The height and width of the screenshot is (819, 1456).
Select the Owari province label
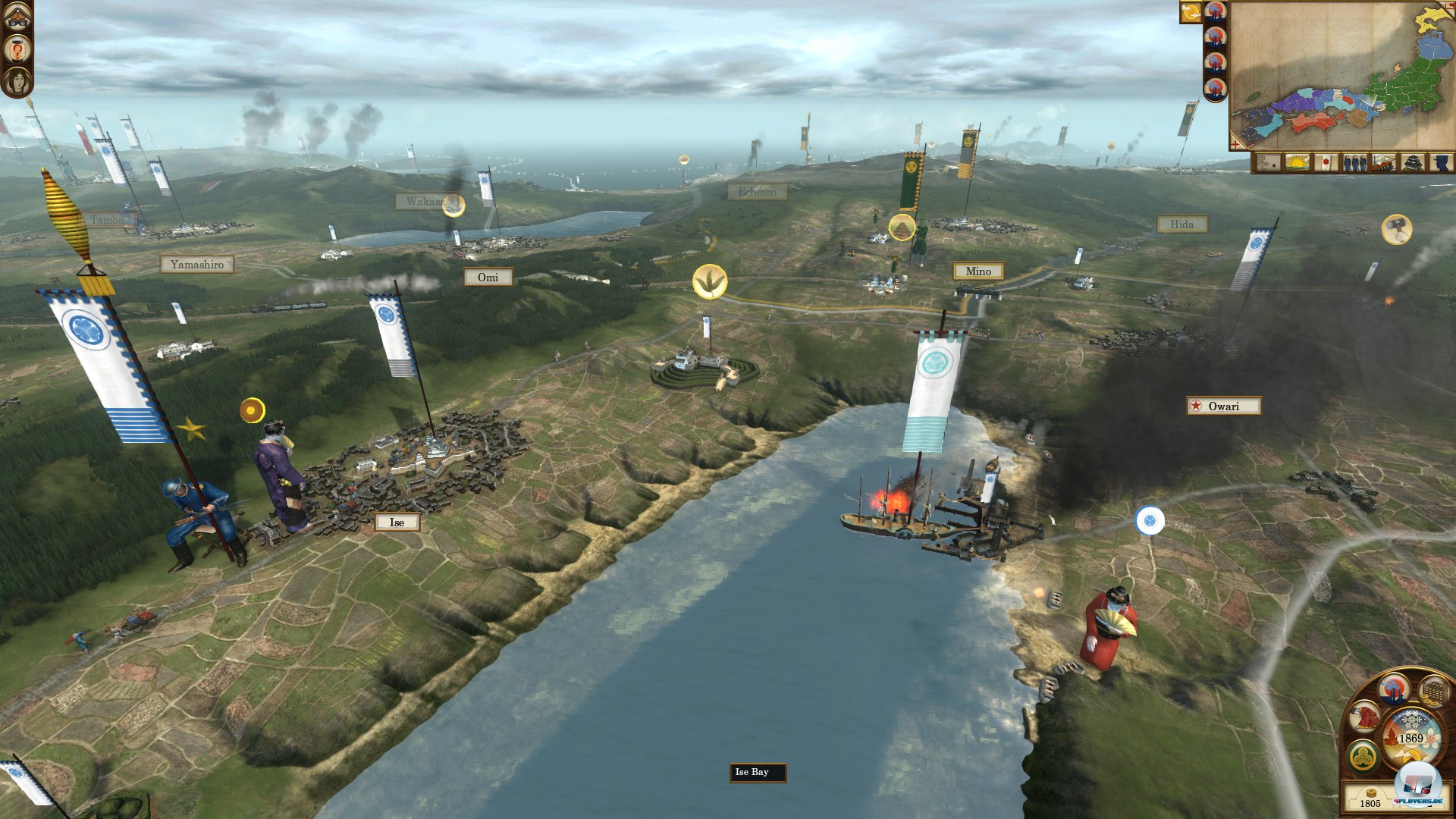(1223, 406)
